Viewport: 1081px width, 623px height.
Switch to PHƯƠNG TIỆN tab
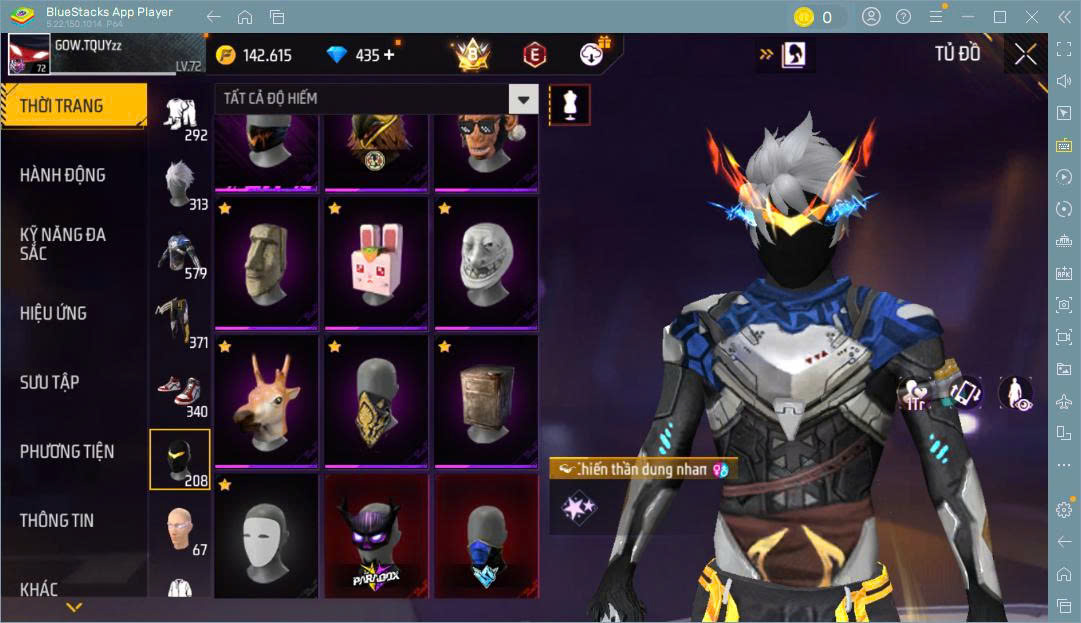67,451
